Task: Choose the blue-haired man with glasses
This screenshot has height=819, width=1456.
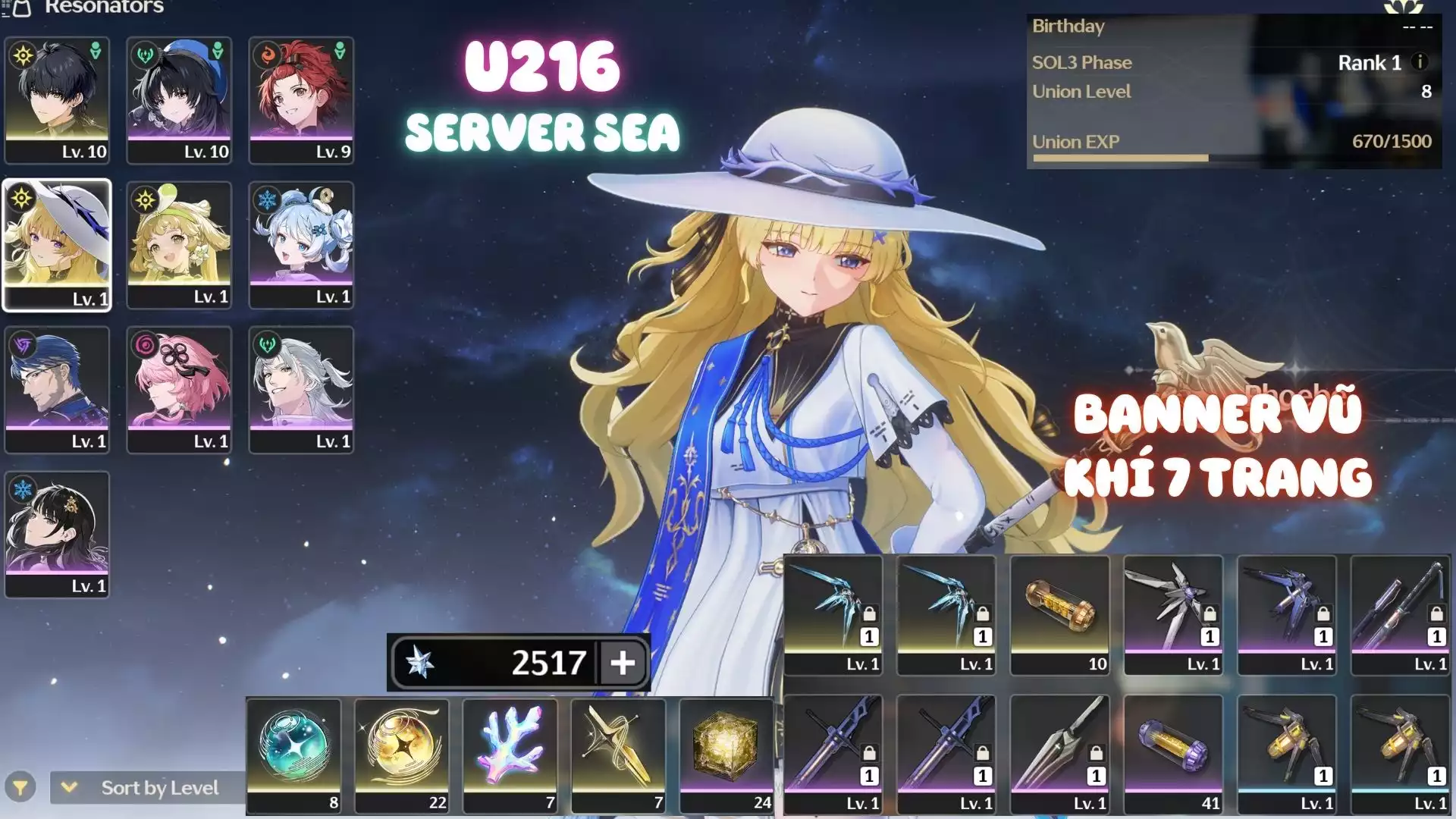Action: [x=57, y=390]
